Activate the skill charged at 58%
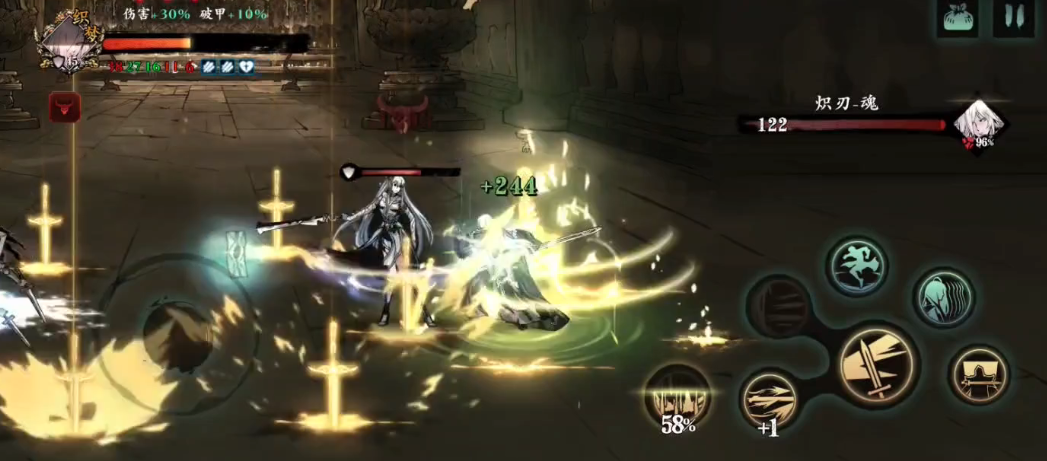This screenshot has width=1047, height=461. [677, 398]
